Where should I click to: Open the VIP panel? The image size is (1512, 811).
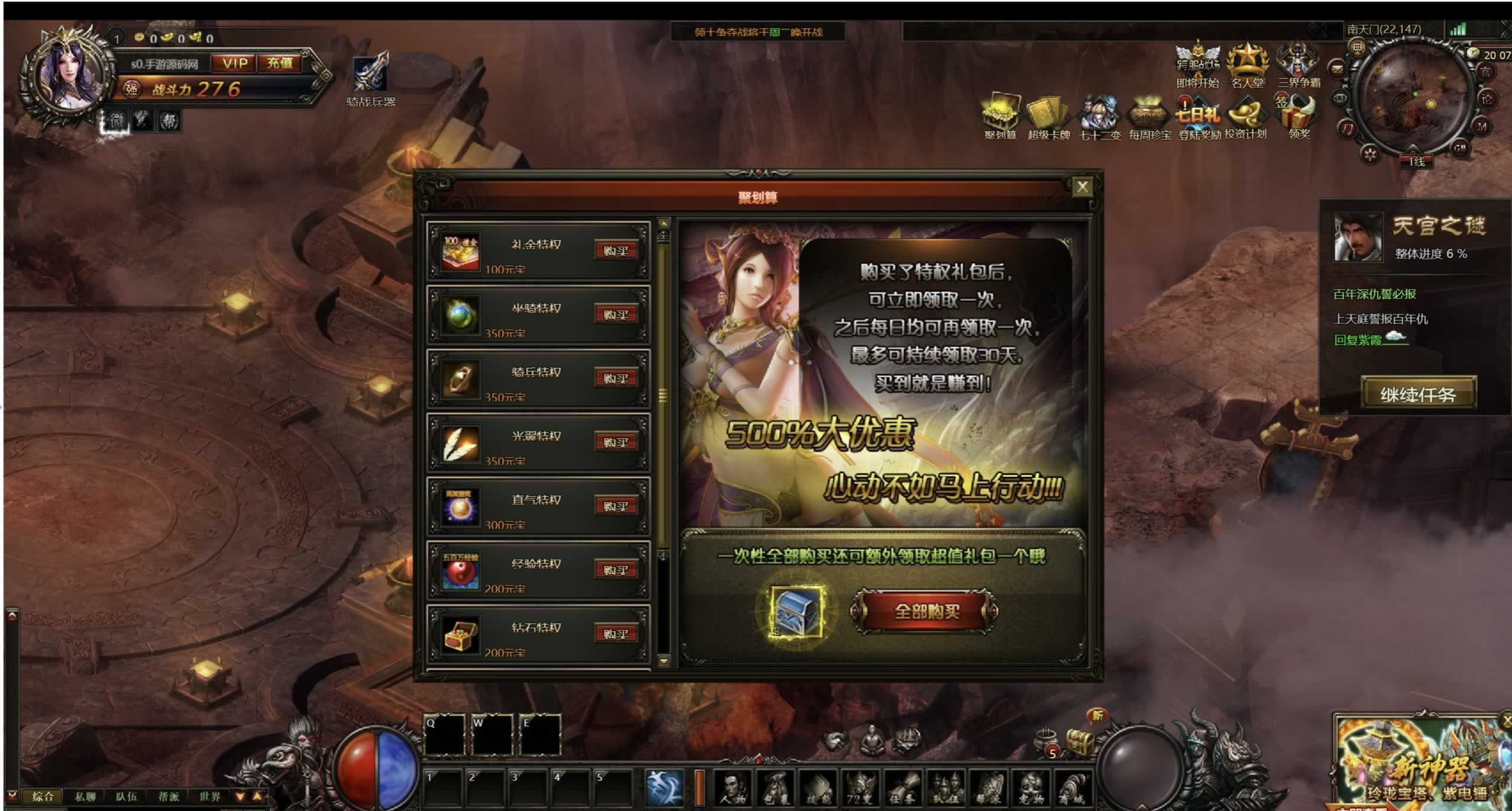(235, 63)
